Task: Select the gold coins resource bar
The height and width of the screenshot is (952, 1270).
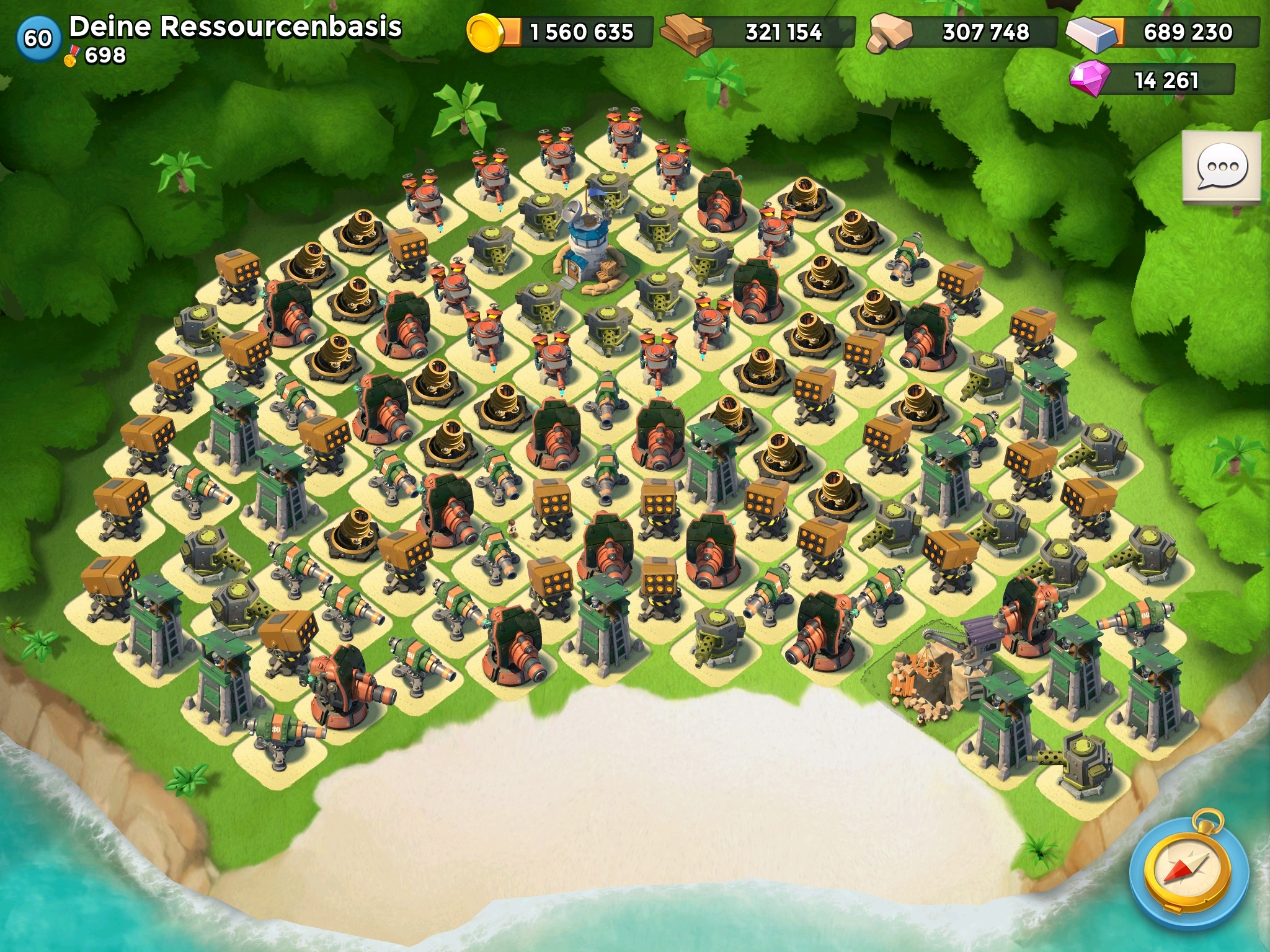Action: (x=560, y=32)
